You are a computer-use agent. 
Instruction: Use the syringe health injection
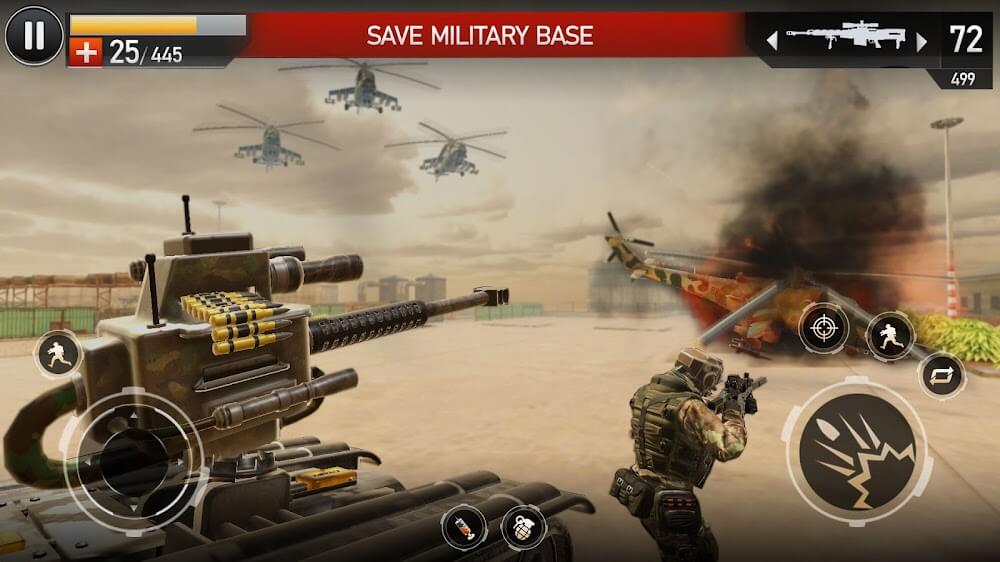(464, 525)
